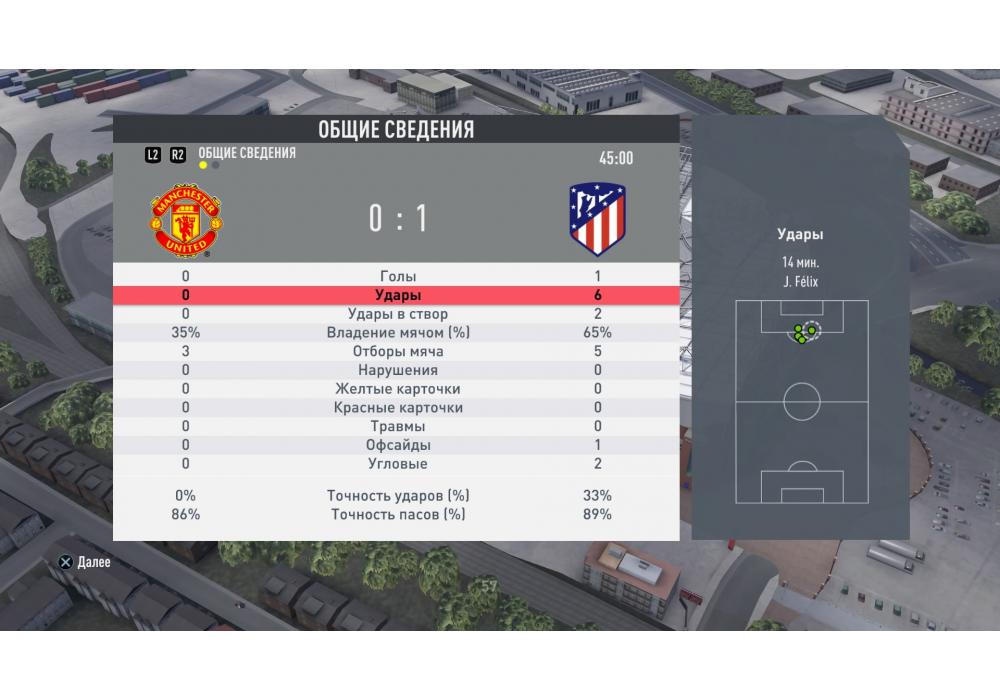The image size is (1000, 700).
Task: Choose the Травмы row
Action: (x=397, y=426)
